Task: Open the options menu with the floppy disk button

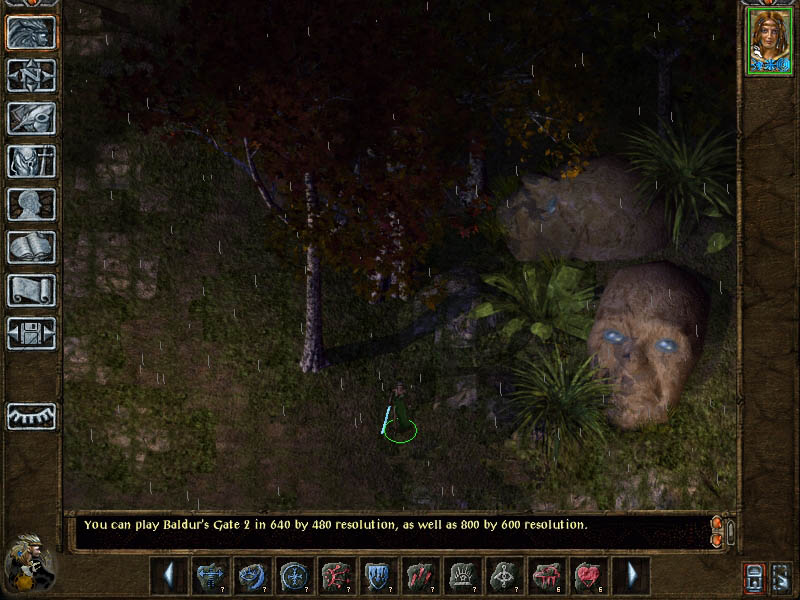Action: click(31, 333)
